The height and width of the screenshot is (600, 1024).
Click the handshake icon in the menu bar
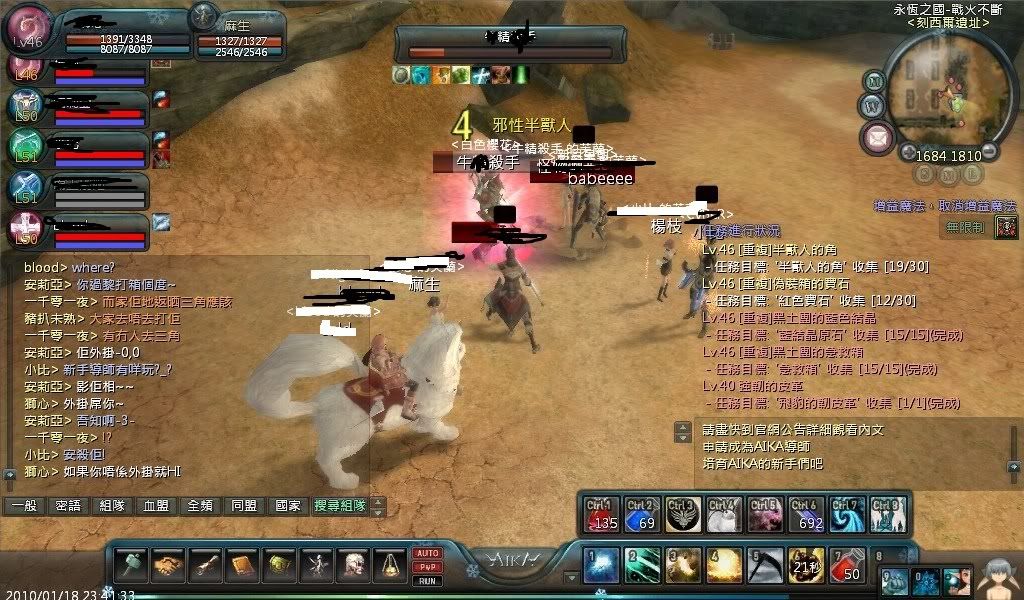click(169, 566)
